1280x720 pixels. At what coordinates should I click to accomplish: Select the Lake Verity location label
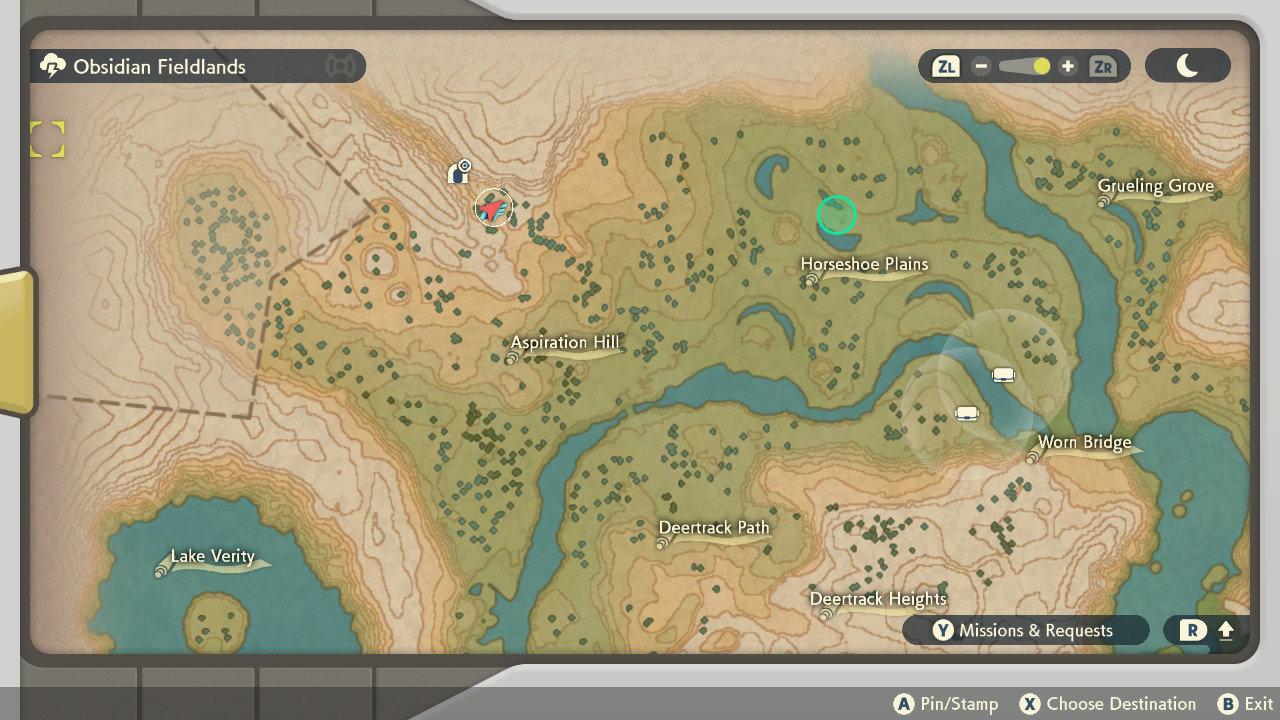point(213,557)
